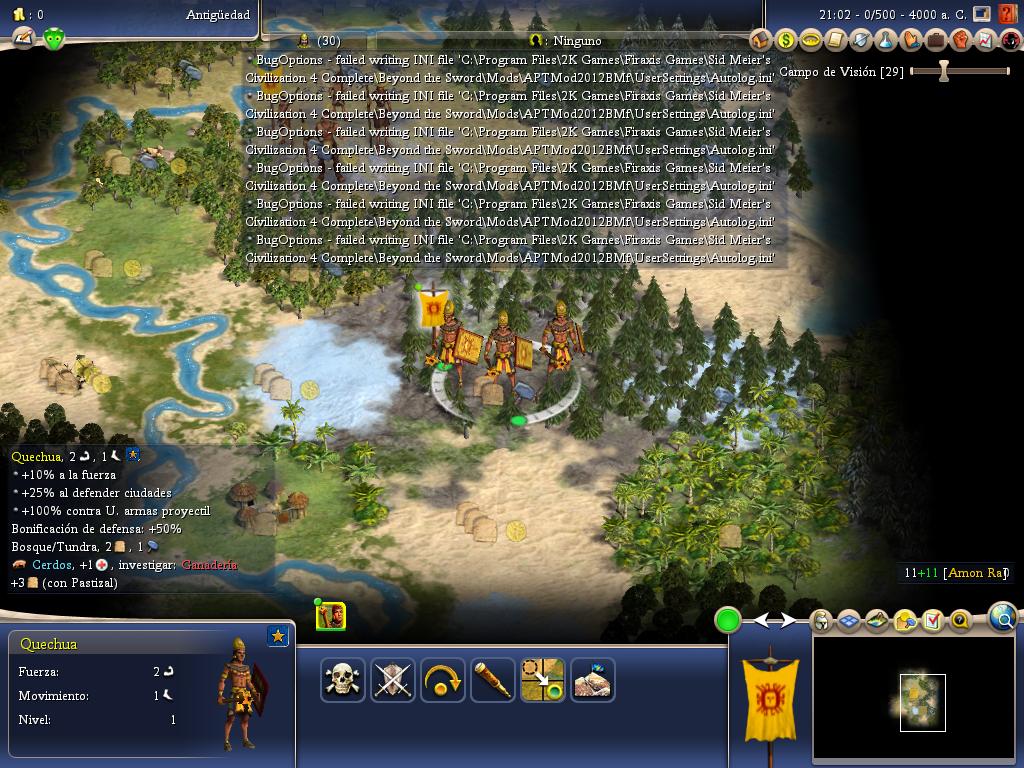Open the globe view magnifier button

pyautogui.click(x=1003, y=618)
